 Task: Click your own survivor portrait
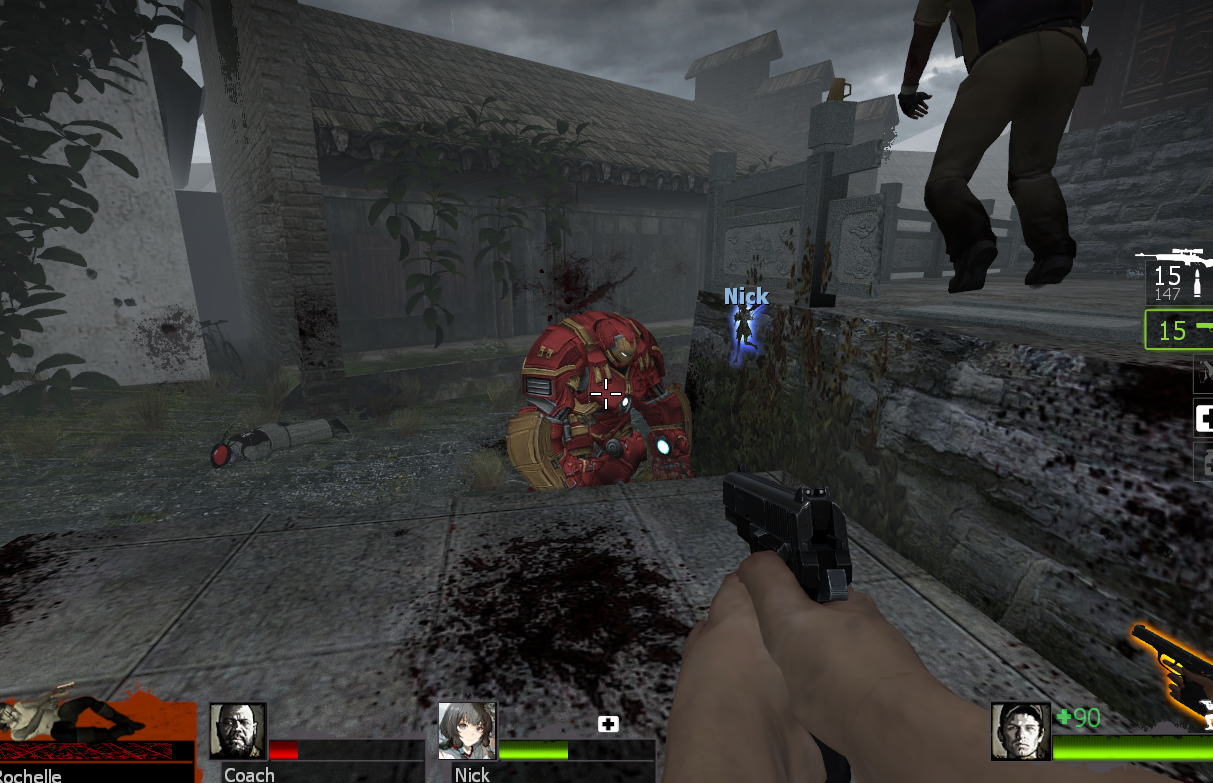[x=1020, y=731]
